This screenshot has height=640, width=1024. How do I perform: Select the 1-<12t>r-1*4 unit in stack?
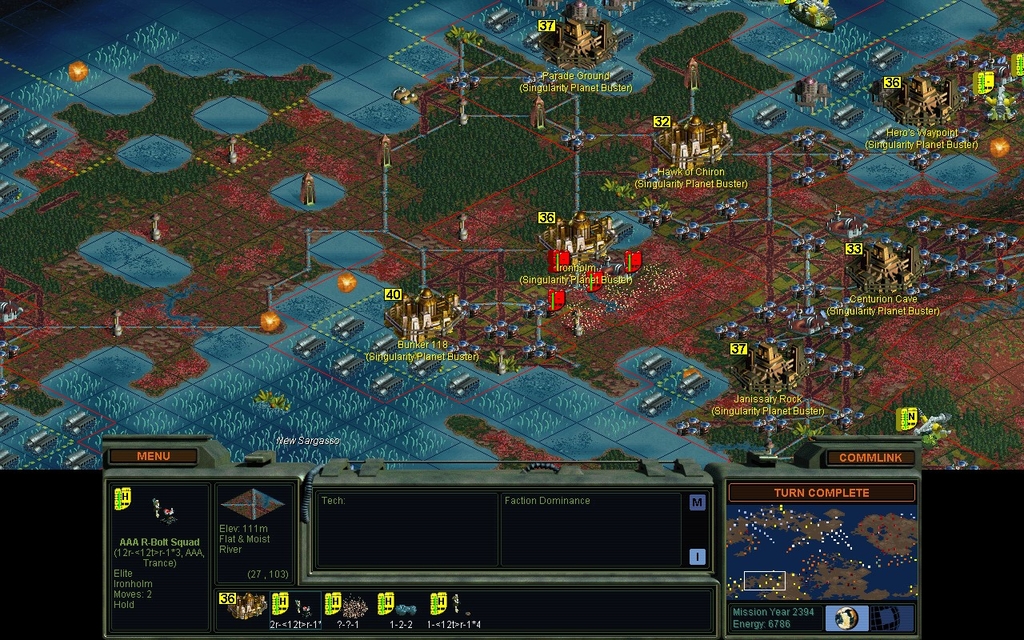tap(455, 606)
